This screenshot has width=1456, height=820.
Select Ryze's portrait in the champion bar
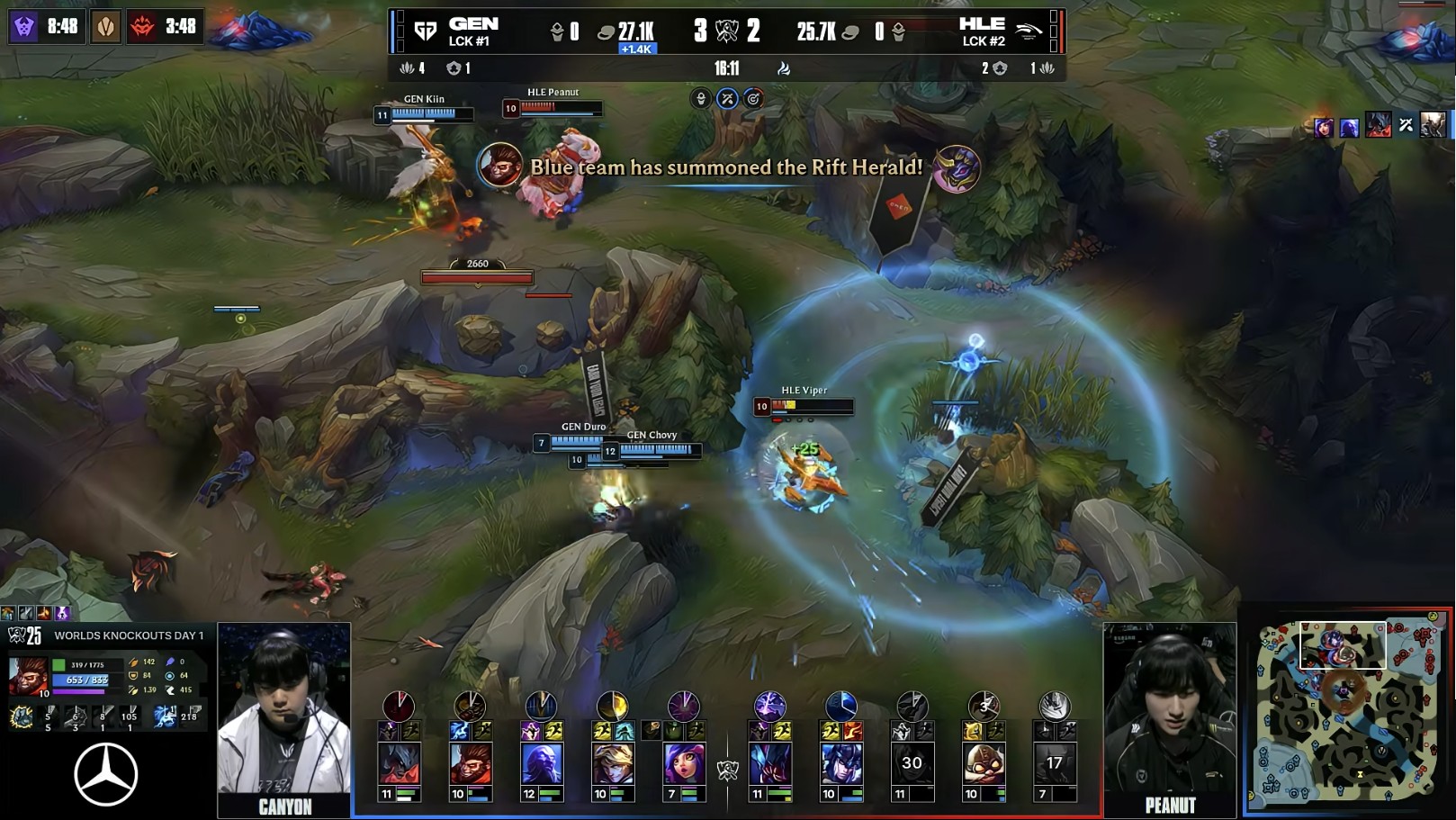tap(541, 763)
